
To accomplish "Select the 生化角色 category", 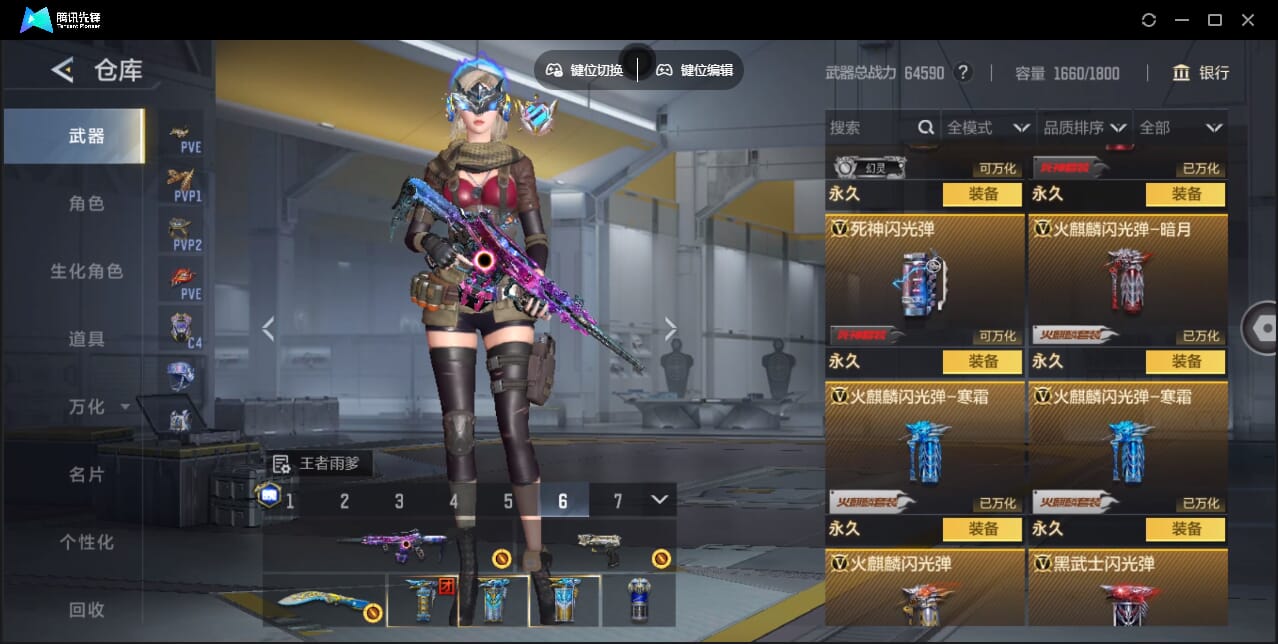I will click(x=86, y=271).
